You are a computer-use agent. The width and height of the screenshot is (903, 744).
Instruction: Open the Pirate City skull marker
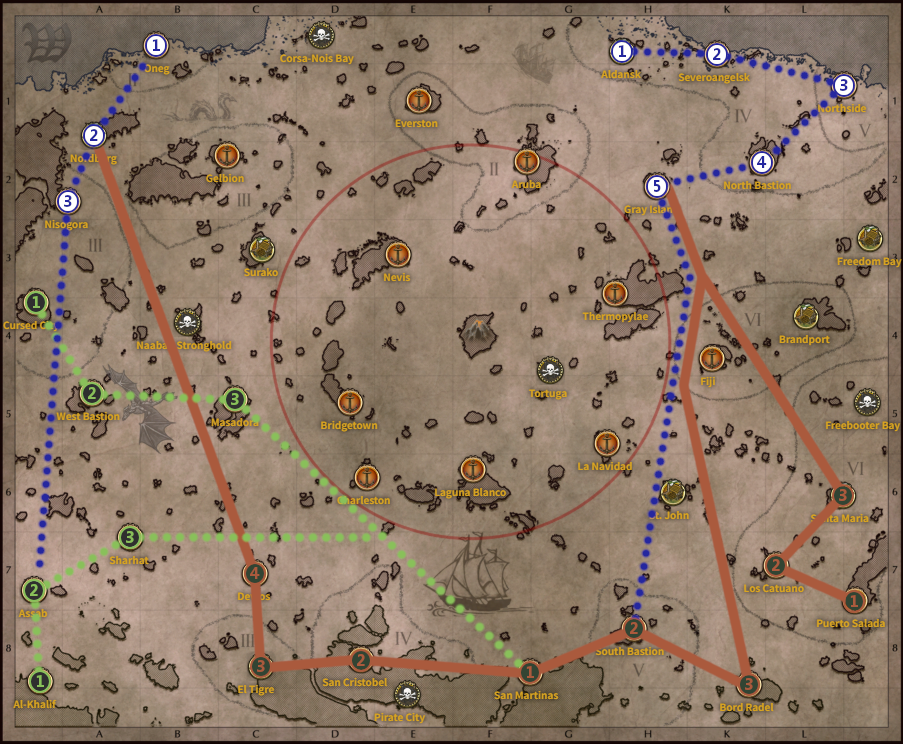tap(405, 694)
